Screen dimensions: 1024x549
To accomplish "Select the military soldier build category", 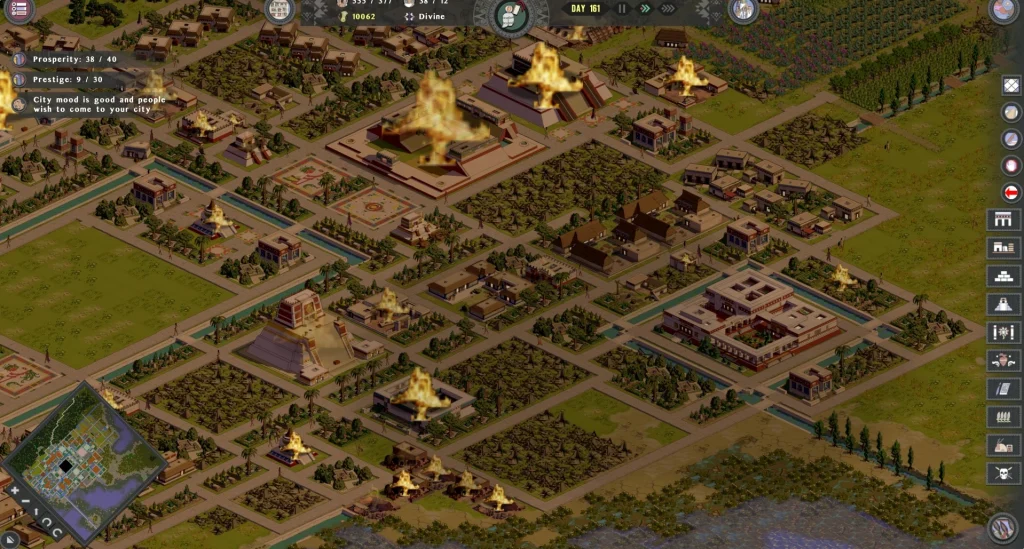I will (1002, 360).
